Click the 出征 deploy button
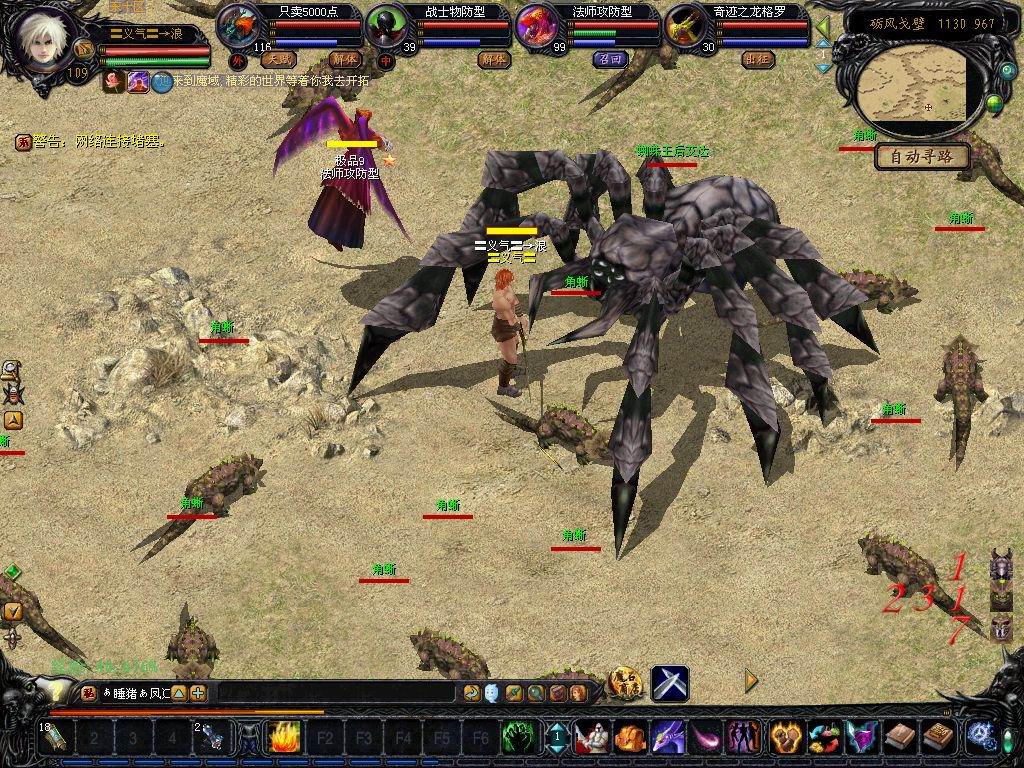1024x768 pixels. click(759, 59)
